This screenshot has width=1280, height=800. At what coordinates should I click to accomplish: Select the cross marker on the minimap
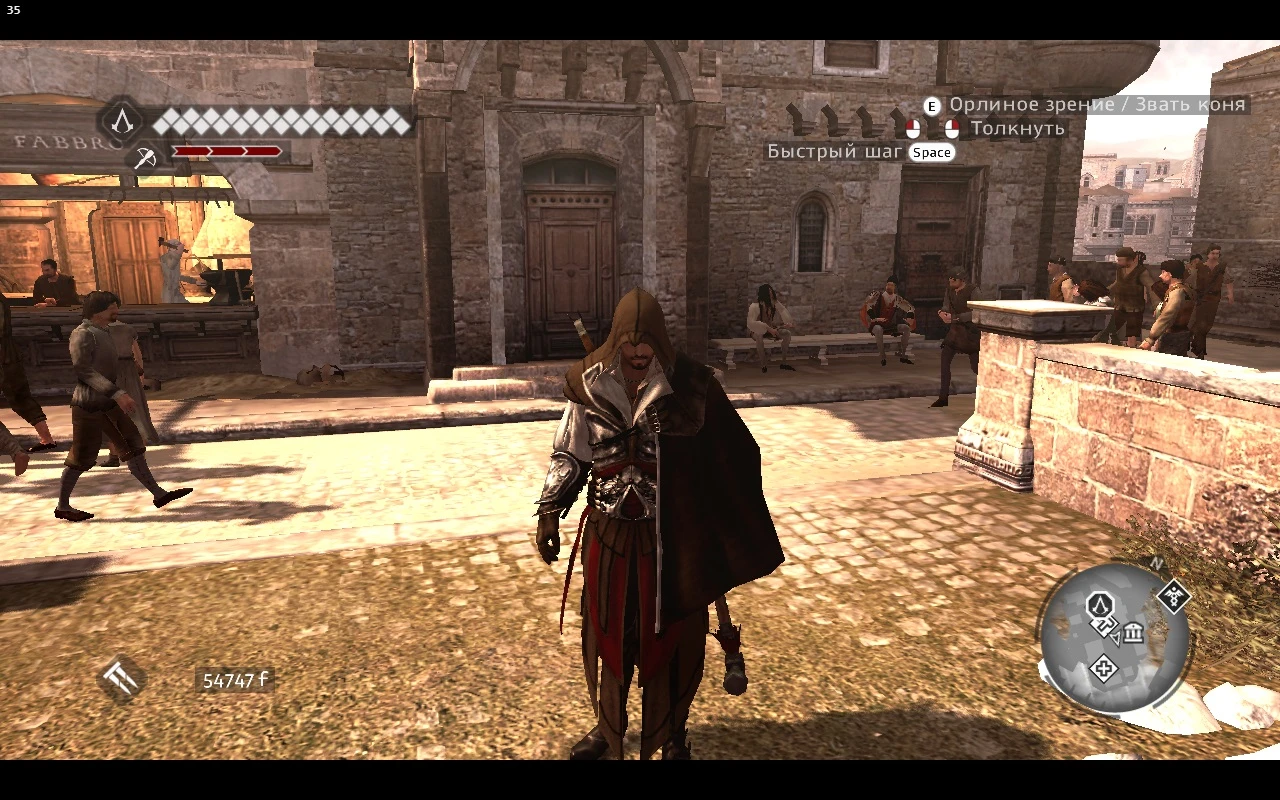tap(1104, 668)
